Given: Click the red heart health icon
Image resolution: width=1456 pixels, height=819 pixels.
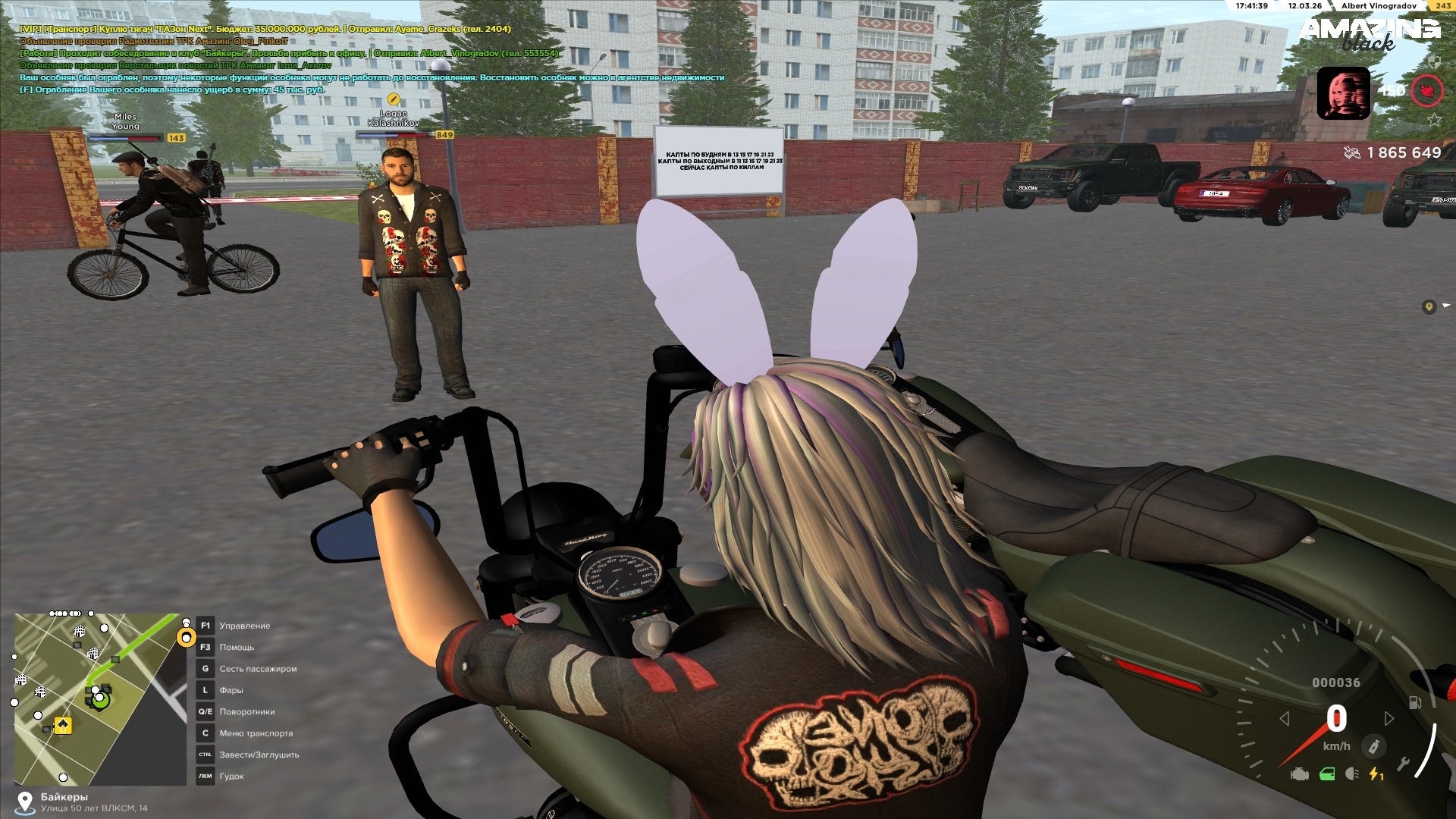Looking at the screenshot, I should coord(1426,91).
